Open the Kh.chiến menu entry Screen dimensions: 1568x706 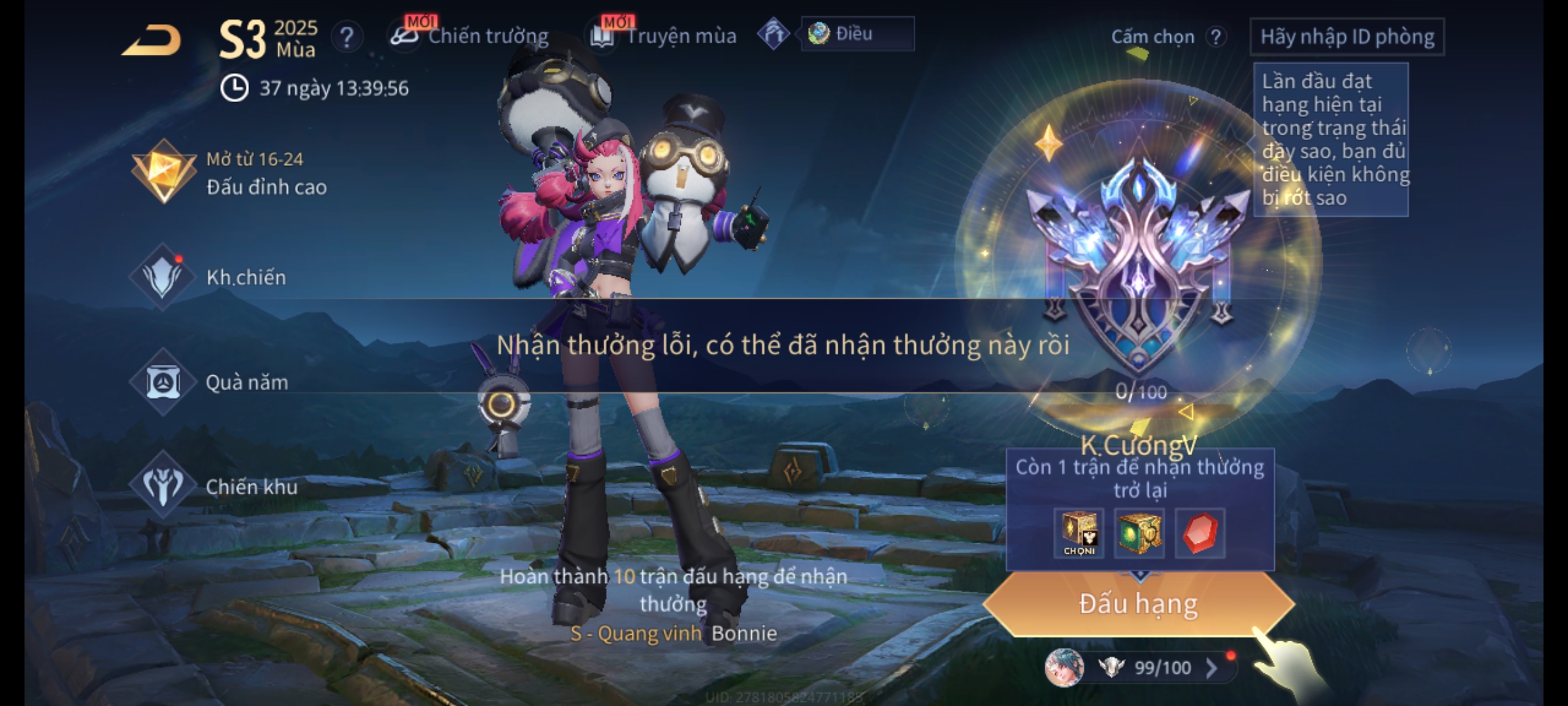click(x=209, y=277)
